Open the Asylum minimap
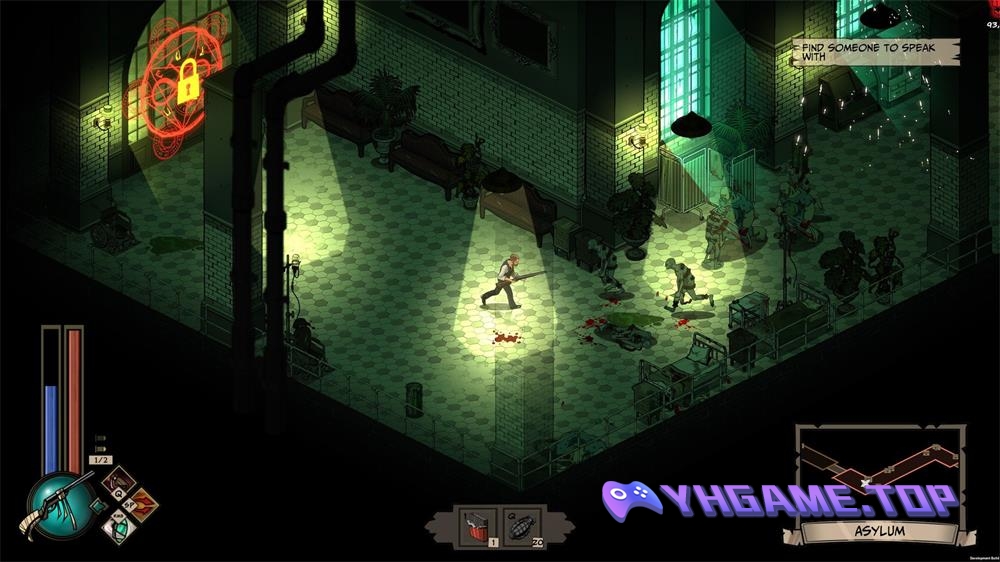This screenshot has height=562, width=1000. pyautogui.click(x=879, y=472)
